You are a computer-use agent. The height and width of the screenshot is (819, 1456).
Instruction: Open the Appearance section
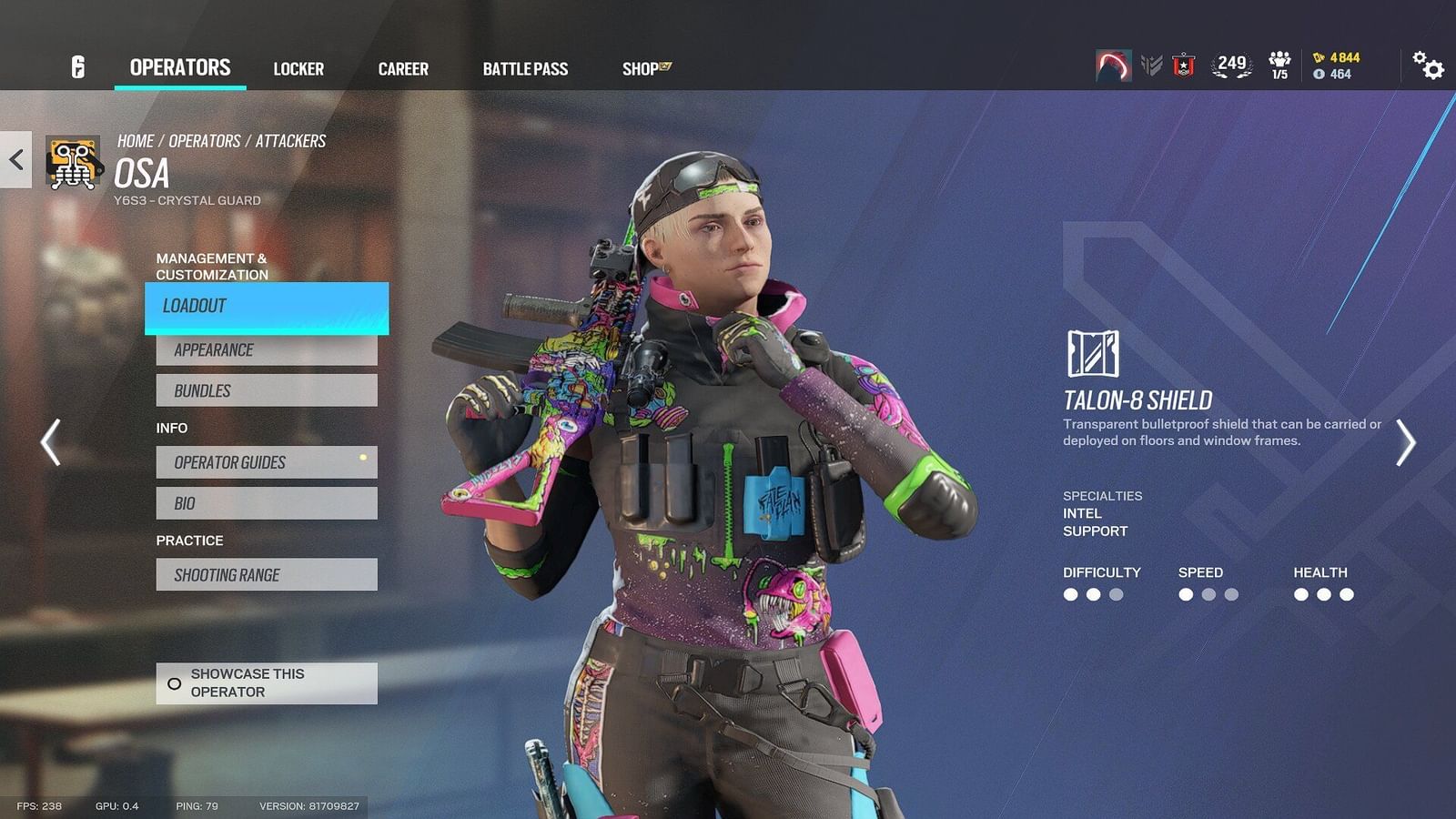267,349
